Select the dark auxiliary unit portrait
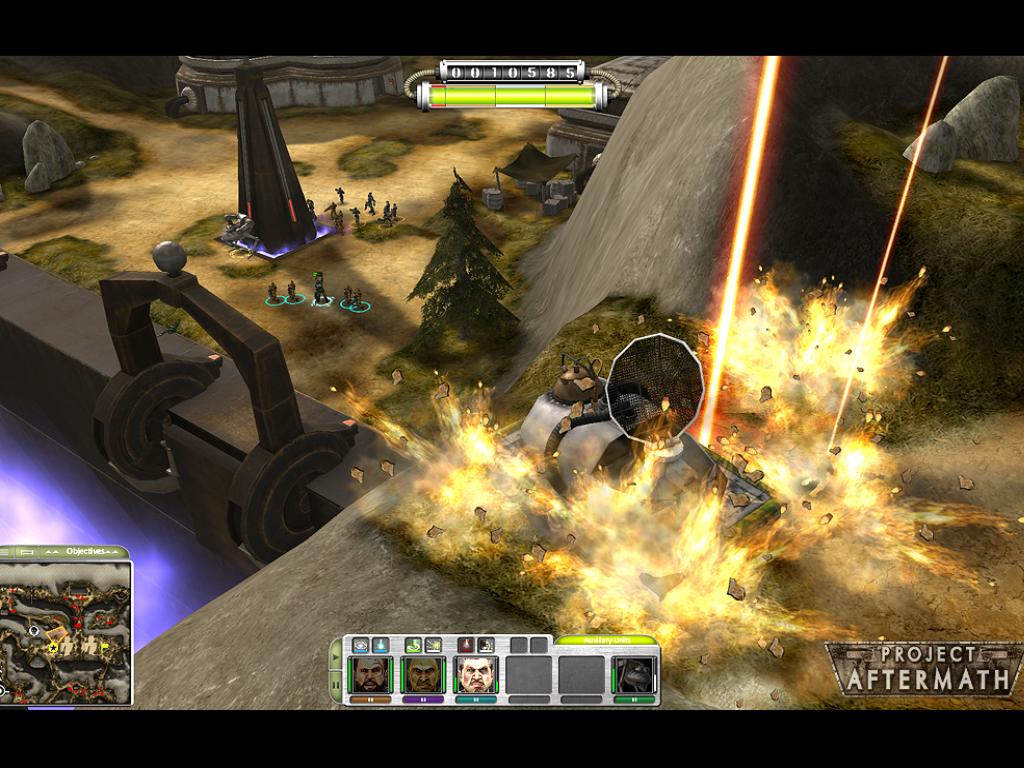The height and width of the screenshot is (768, 1024). click(634, 675)
